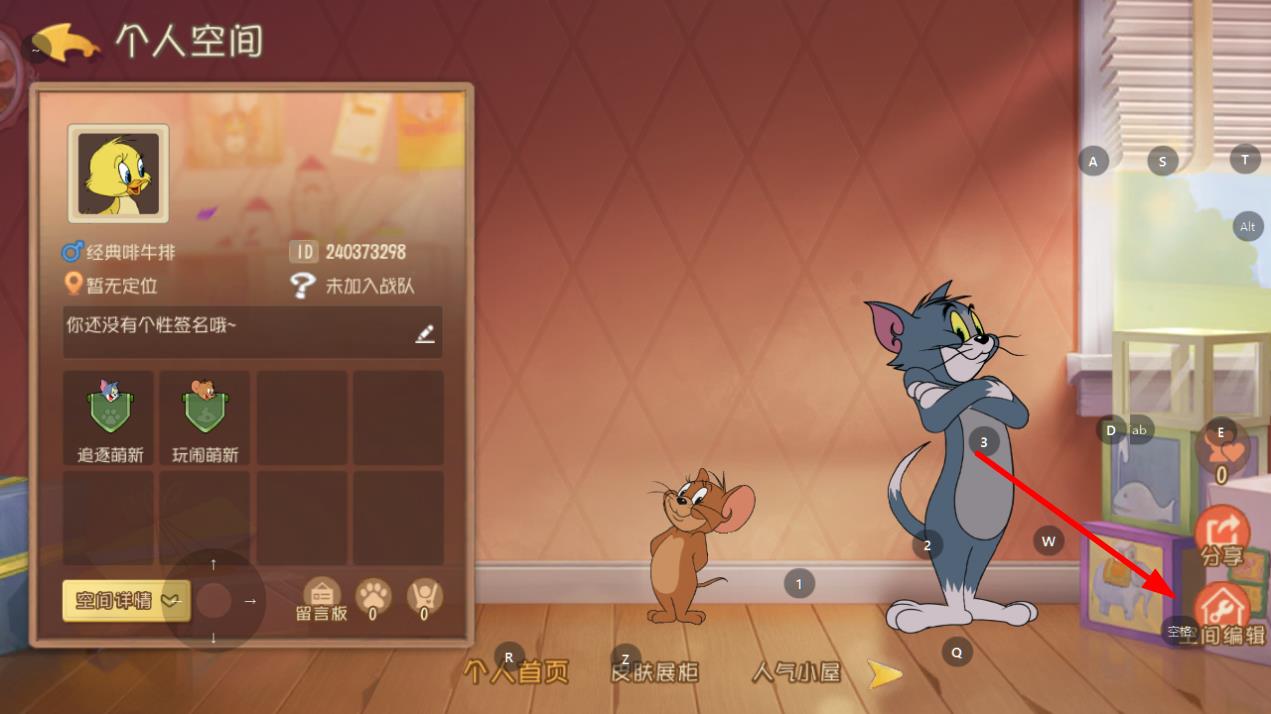1271x714 pixels.
Task: Select the 追逐萌新 cat badge
Action: pos(110,418)
